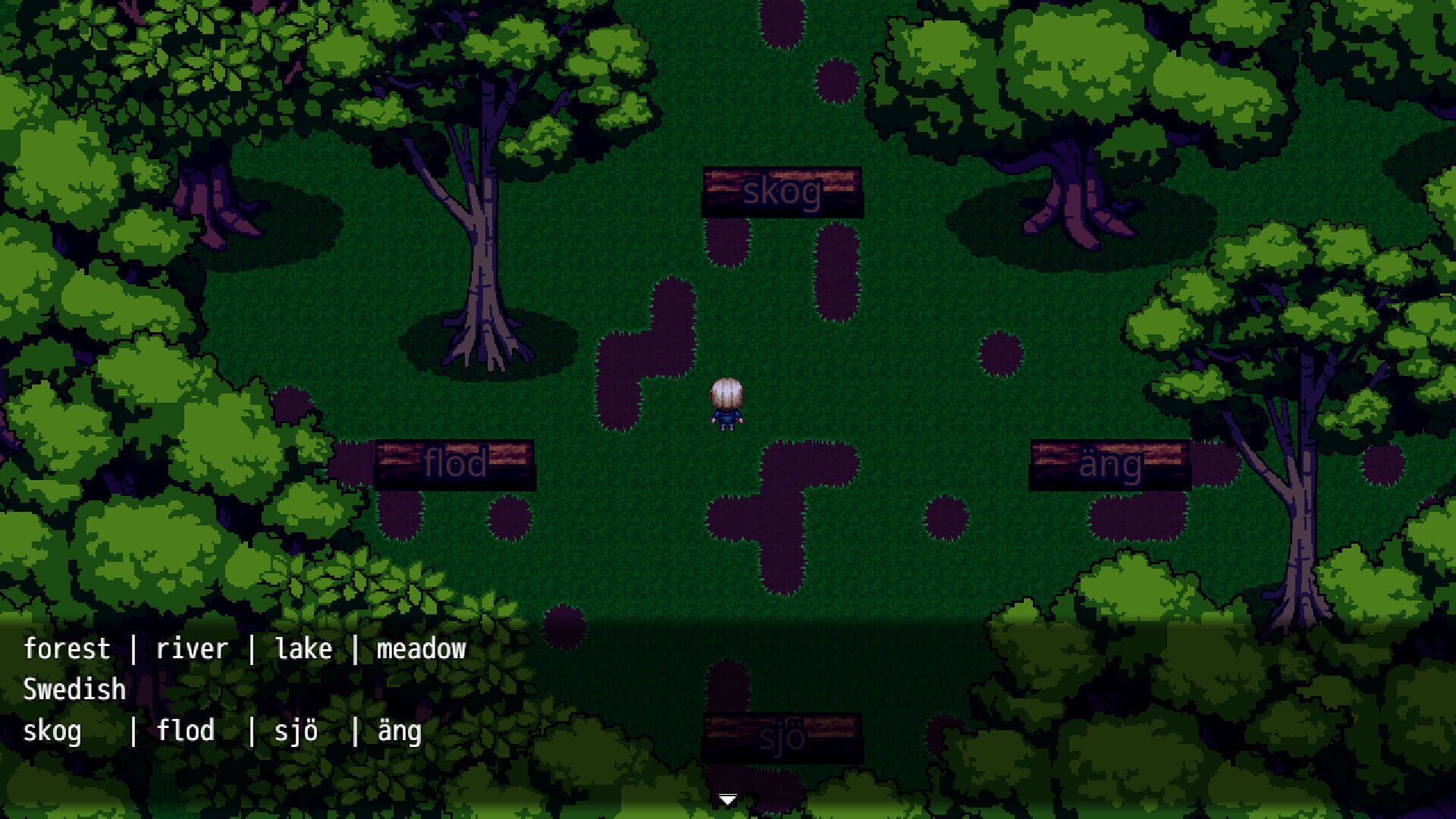
Task: Select 'sjö' from the Swedish word list
Action: [x=296, y=730]
